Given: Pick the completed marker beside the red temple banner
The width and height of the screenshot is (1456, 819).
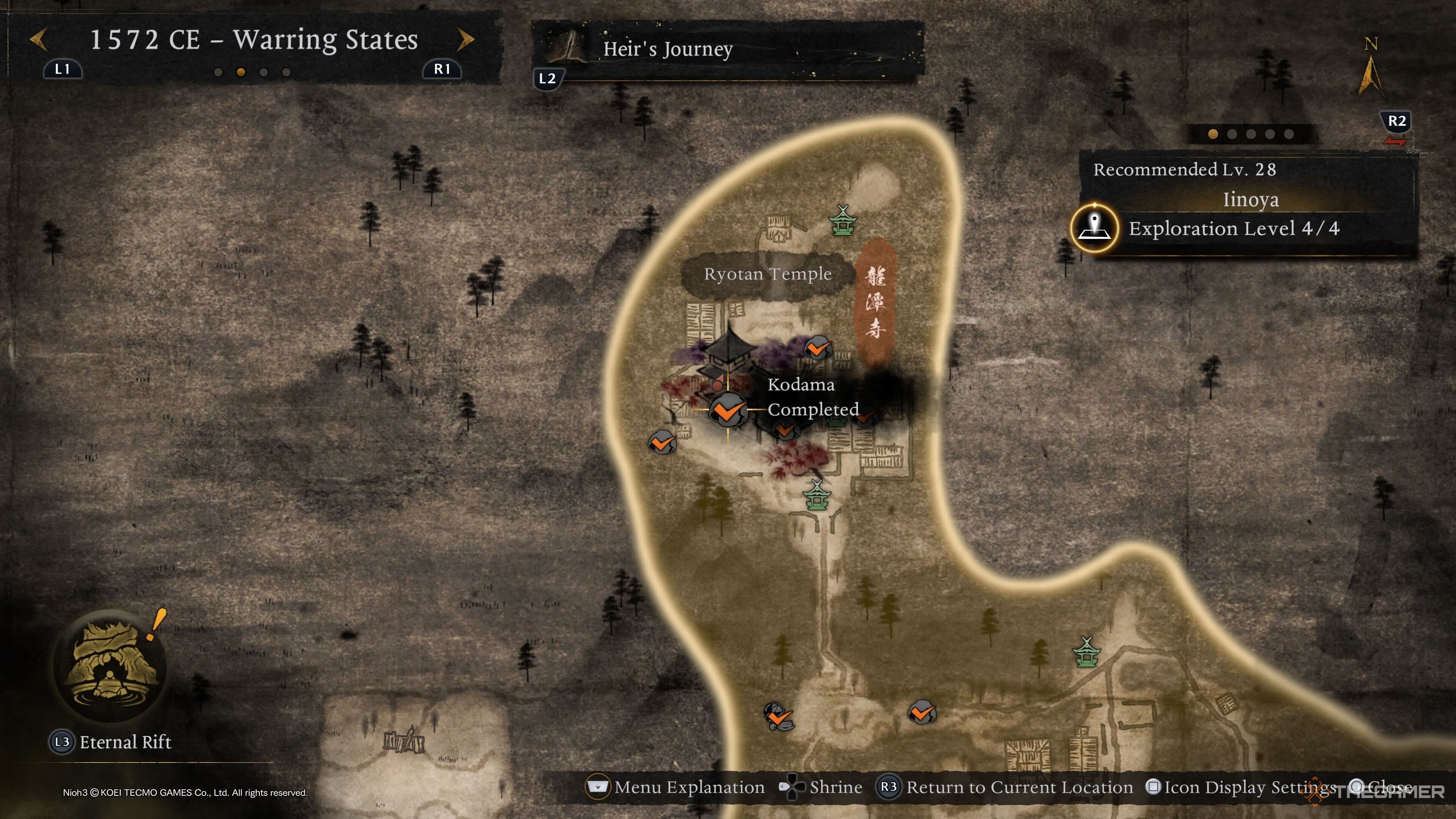Looking at the screenshot, I should [x=817, y=348].
